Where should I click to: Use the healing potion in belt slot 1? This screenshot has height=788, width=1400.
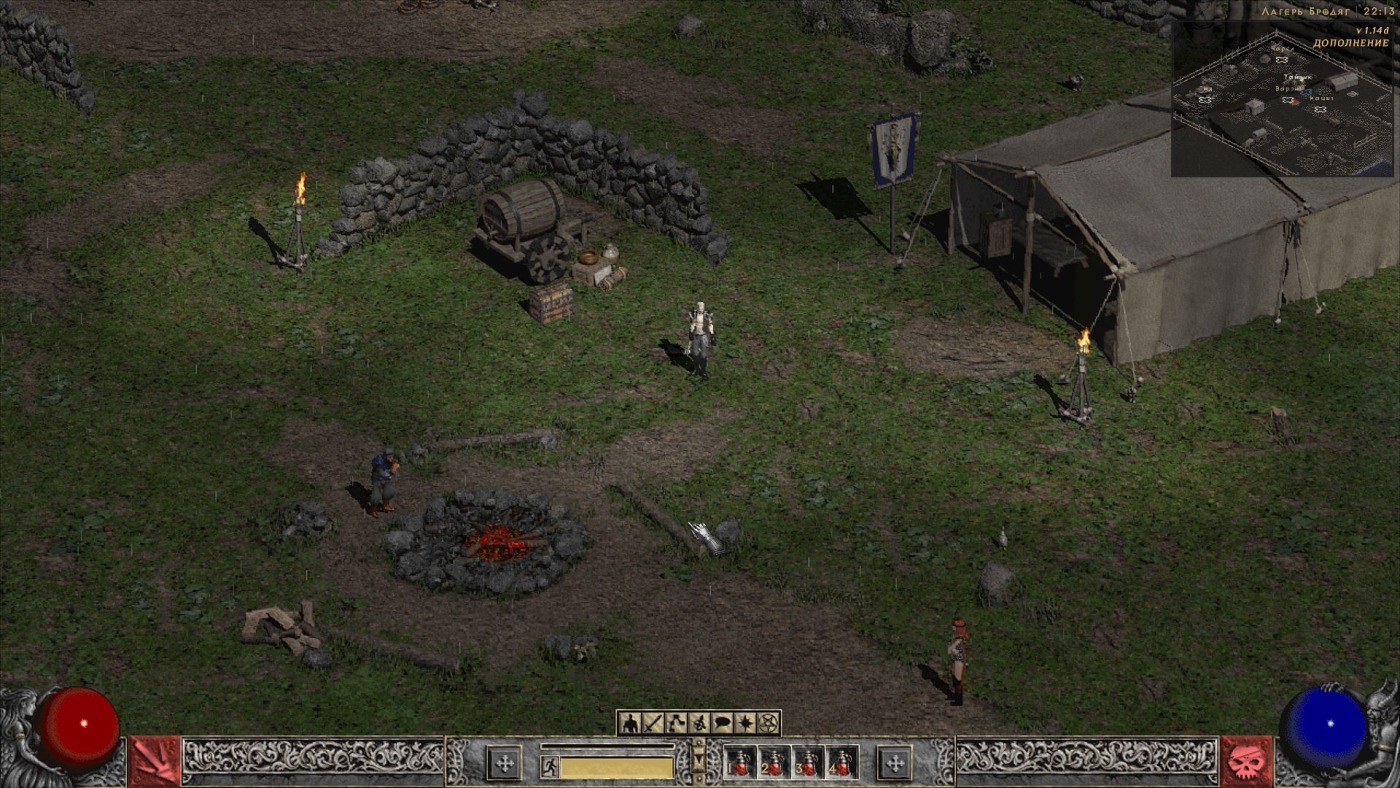741,763
